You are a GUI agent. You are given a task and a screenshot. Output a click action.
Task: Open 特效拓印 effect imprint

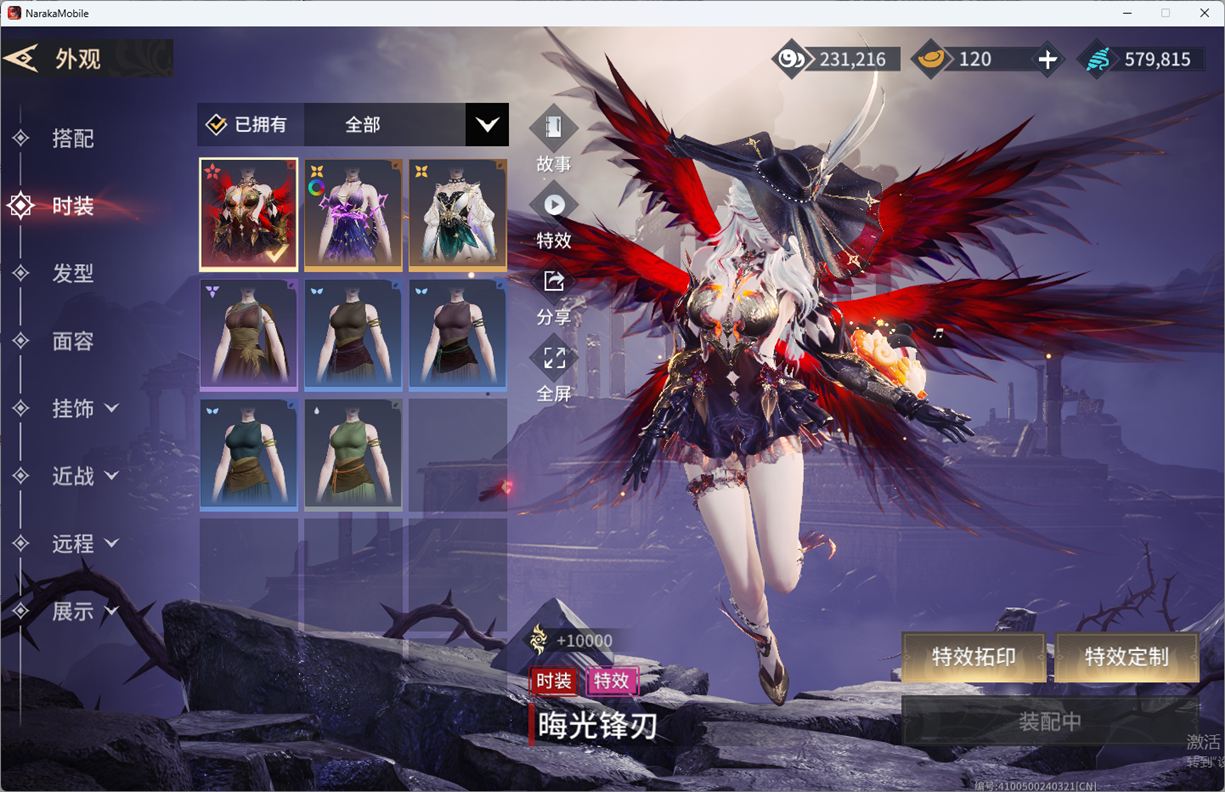(x=973, y=657)
